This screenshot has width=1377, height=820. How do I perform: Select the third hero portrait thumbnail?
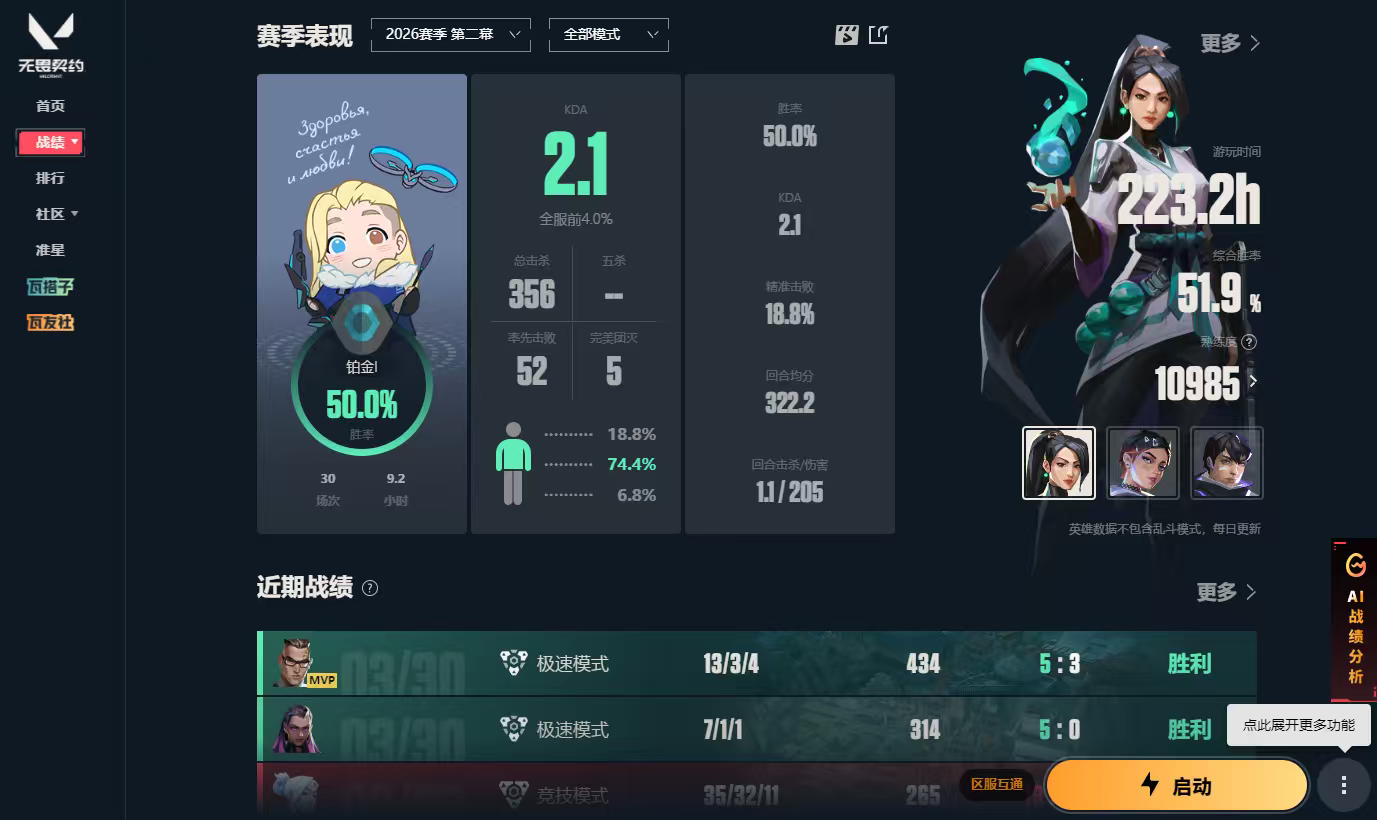[x=1226, y=462]
